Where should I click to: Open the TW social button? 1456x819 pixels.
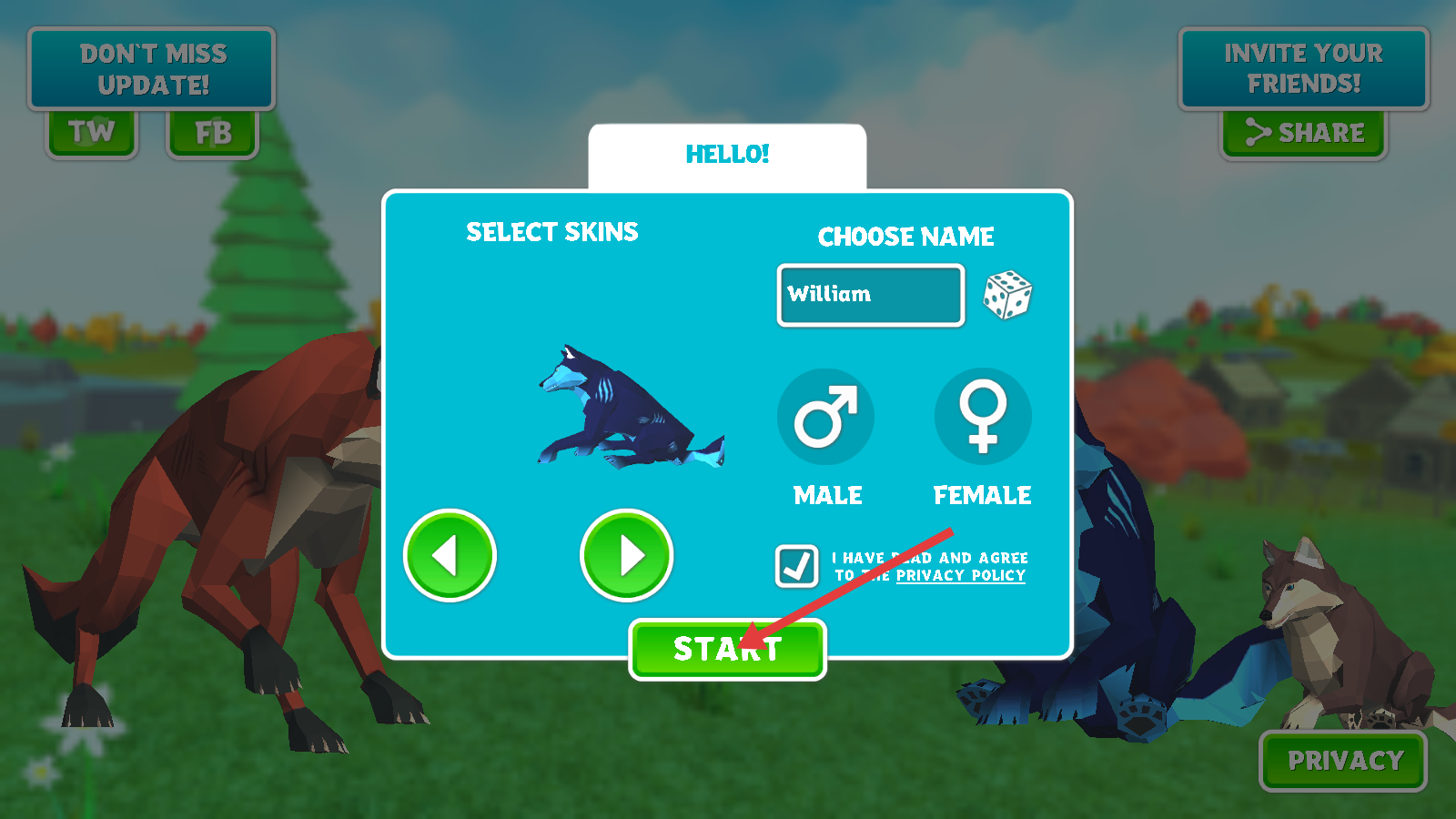pos(92,133)
